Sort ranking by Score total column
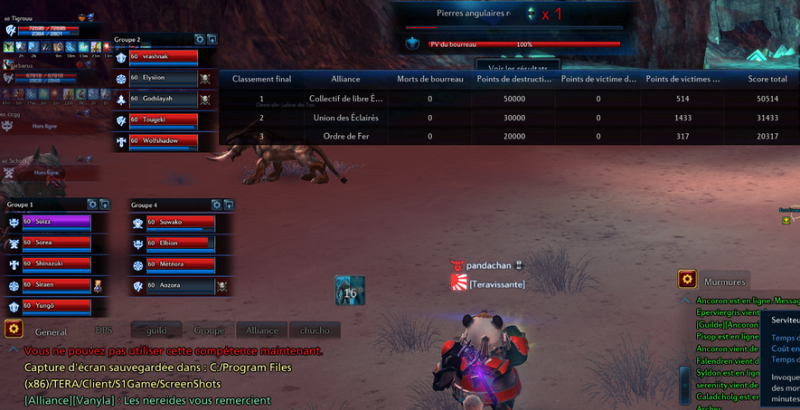Image resolution: width=800 pixels, height=410 pixels. coord(767,79)
